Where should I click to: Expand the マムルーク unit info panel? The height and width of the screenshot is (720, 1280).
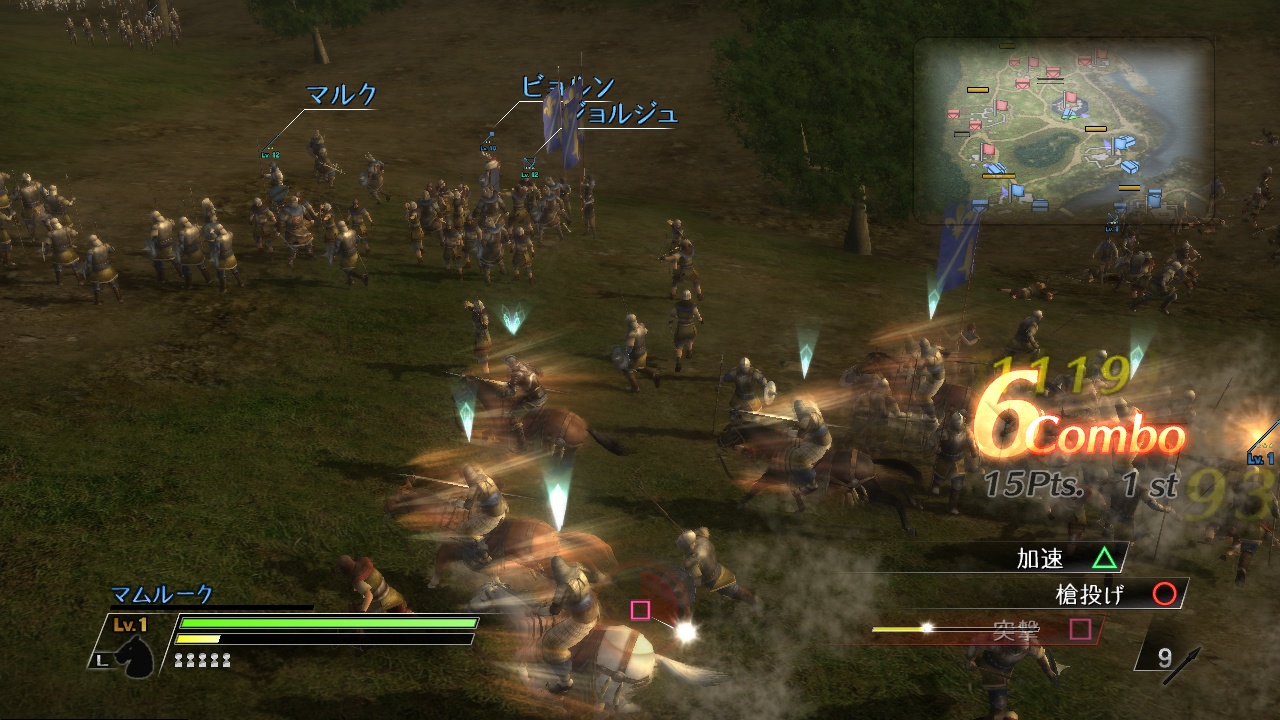tap(160, 593)
